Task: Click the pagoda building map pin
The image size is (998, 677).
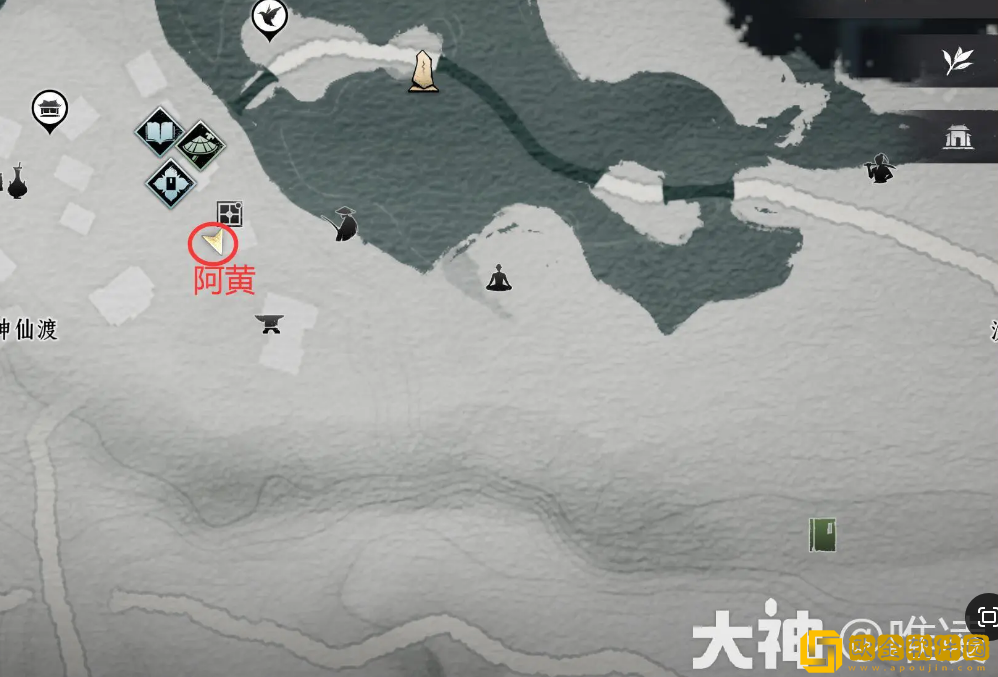Action: 49,108
